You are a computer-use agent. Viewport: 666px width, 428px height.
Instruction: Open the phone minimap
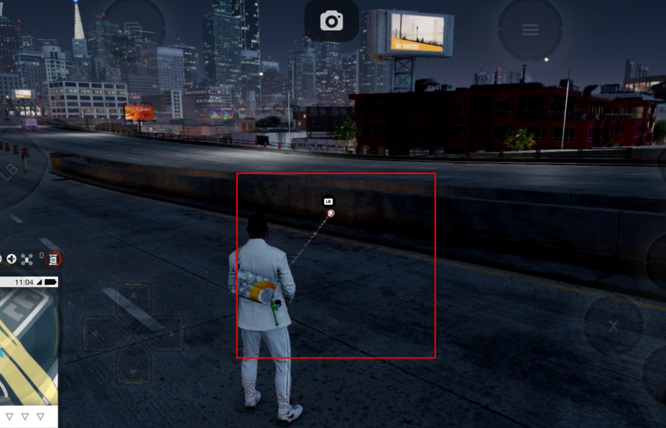tap(28, 345)
